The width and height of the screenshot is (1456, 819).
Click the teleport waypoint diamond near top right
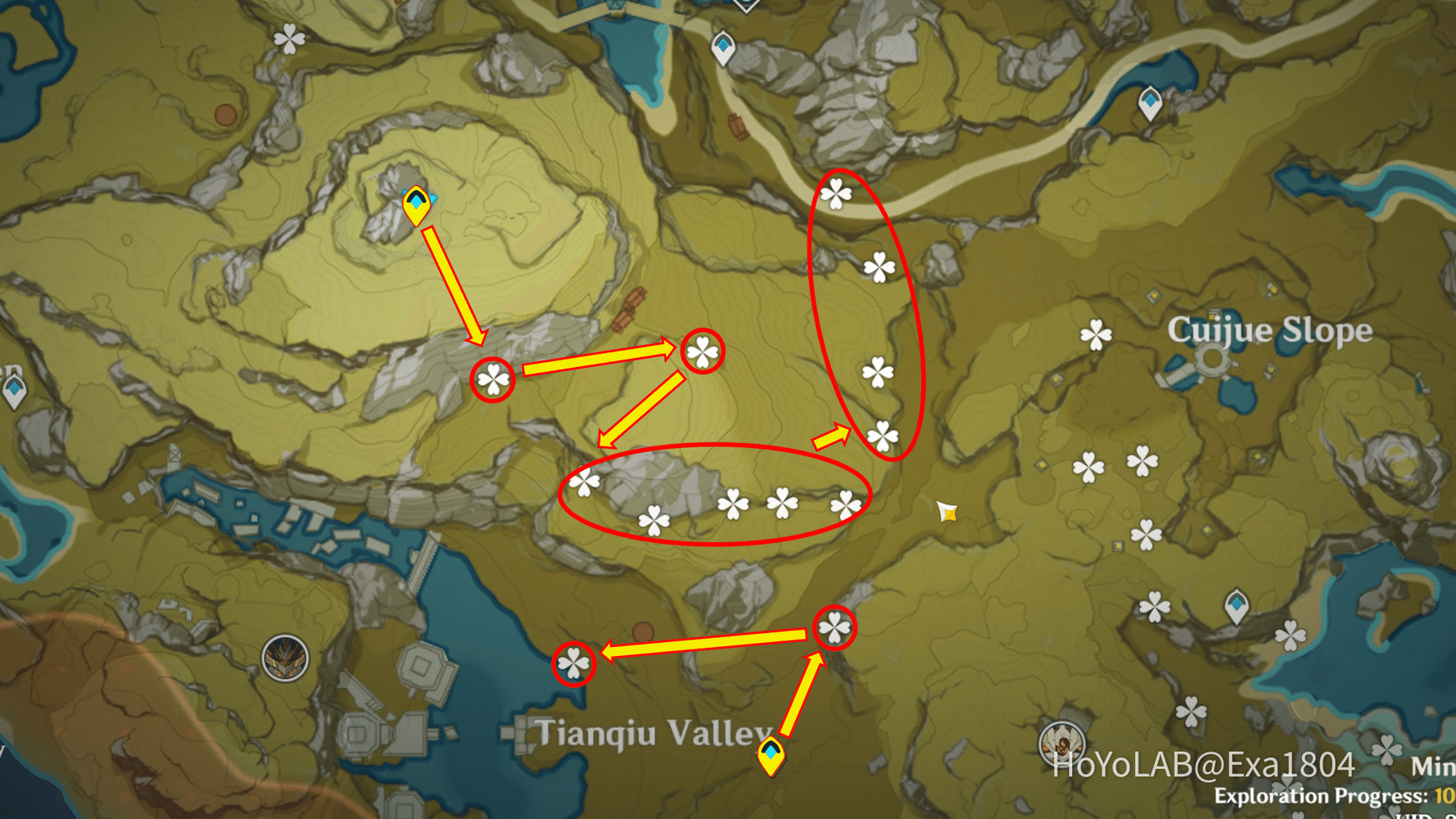pyautogui.click(x=1148, y=103)
